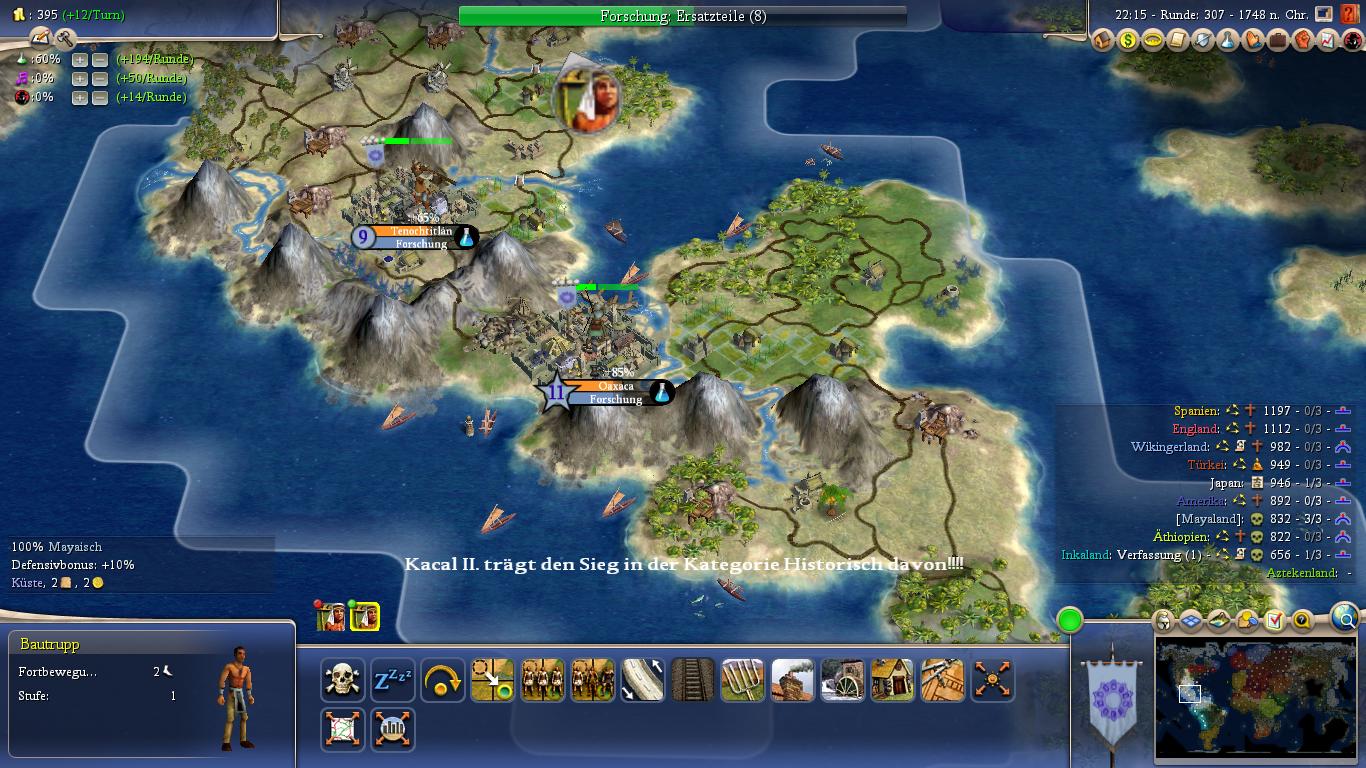Screen dimensions: 1366x768
Task: Put the work crew to sleep
Action: click(x=393, y=680)
